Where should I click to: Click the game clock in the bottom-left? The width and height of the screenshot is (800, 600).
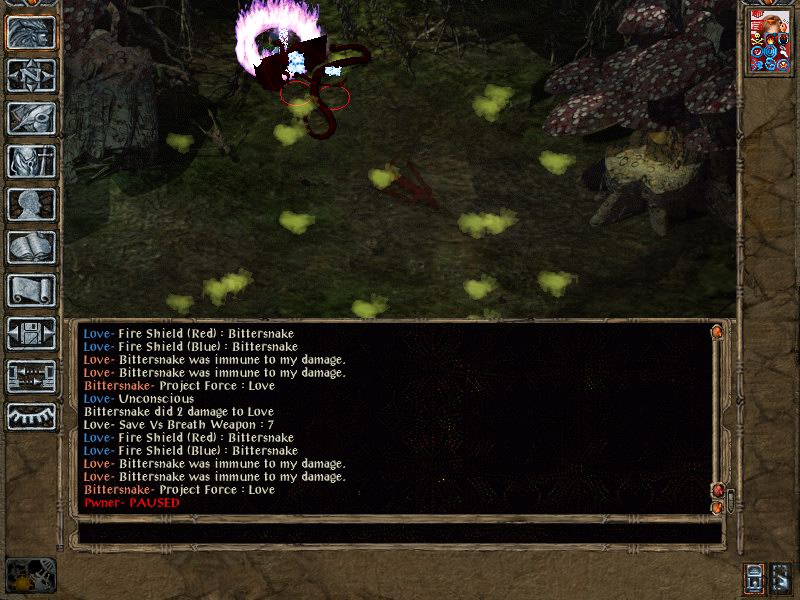coord(30,575)
